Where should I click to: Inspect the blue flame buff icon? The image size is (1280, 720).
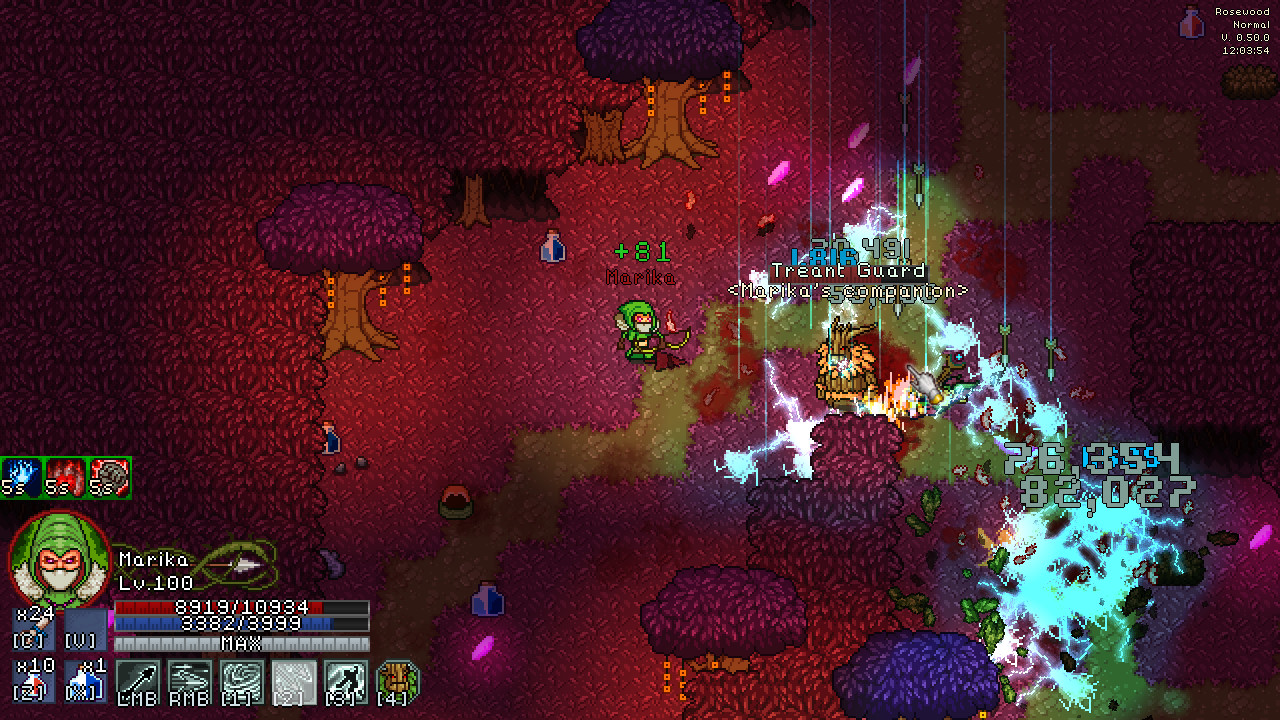[x=21, y=478]
